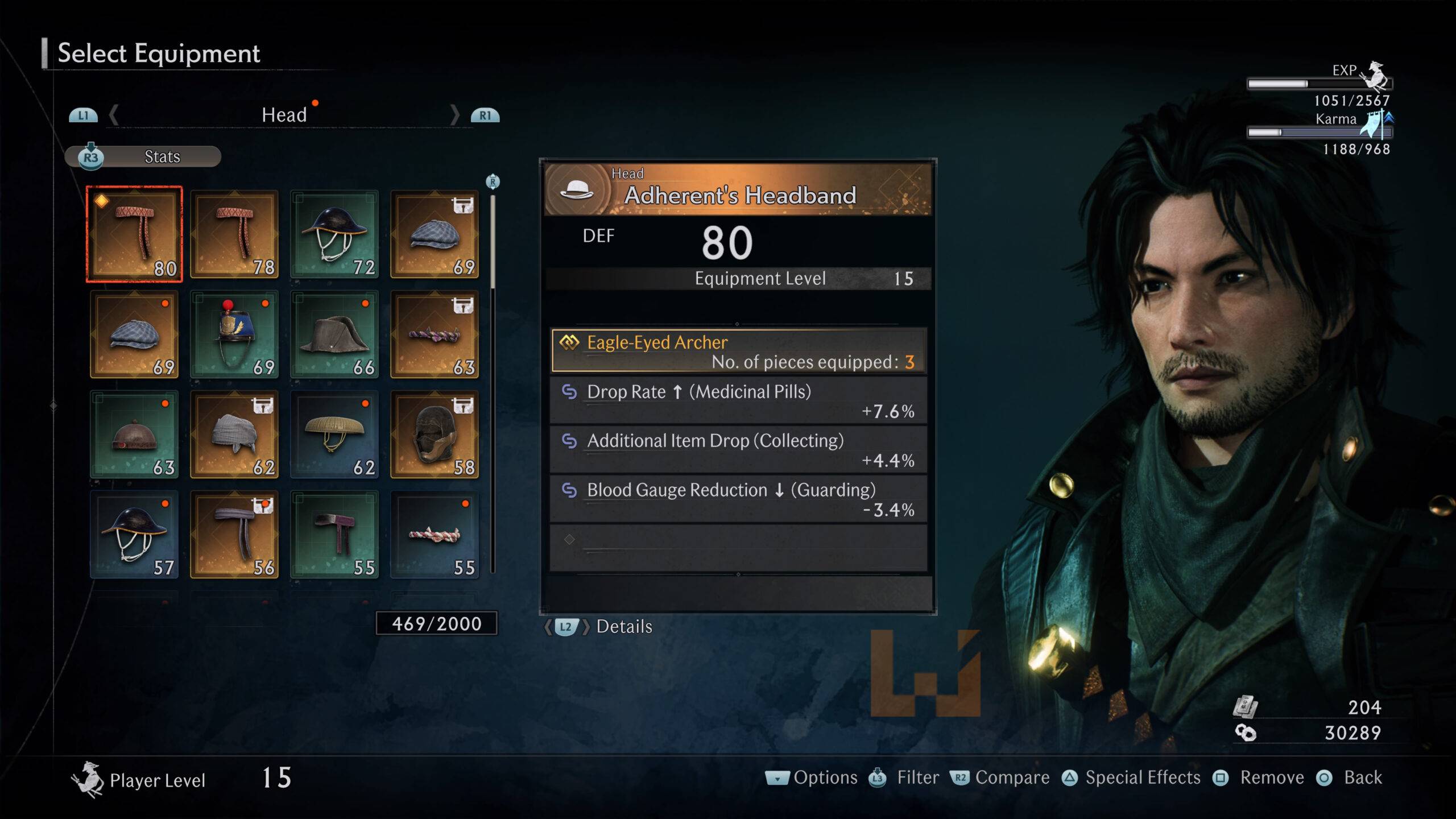Select the Adherent's Headband with 80 DEF
The image size is (1456, 819).
(x=134, y=234)
